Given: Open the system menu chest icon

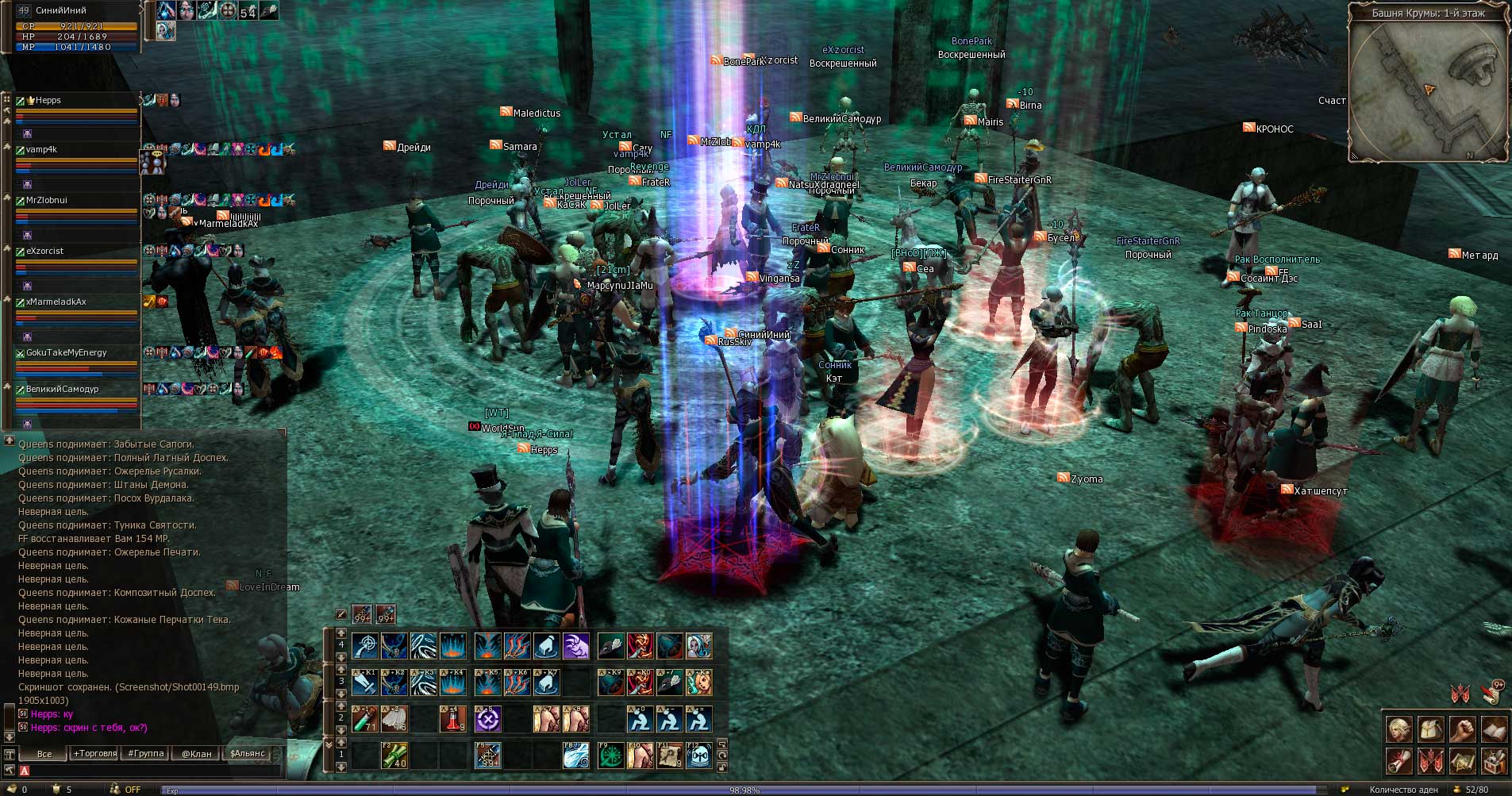Looking at the screenshot, I should 1494,761.
